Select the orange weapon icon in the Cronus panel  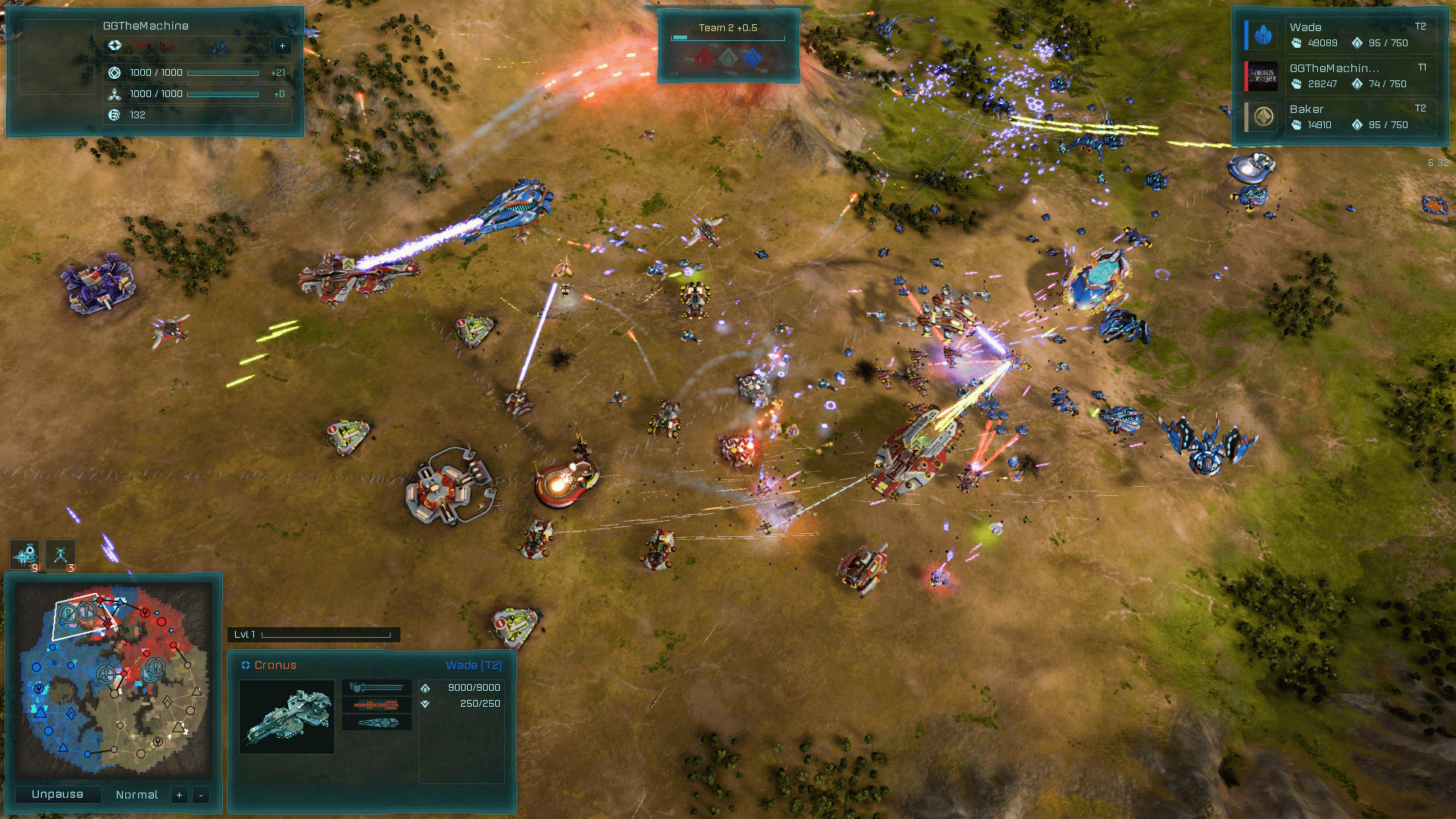[377, 705]
